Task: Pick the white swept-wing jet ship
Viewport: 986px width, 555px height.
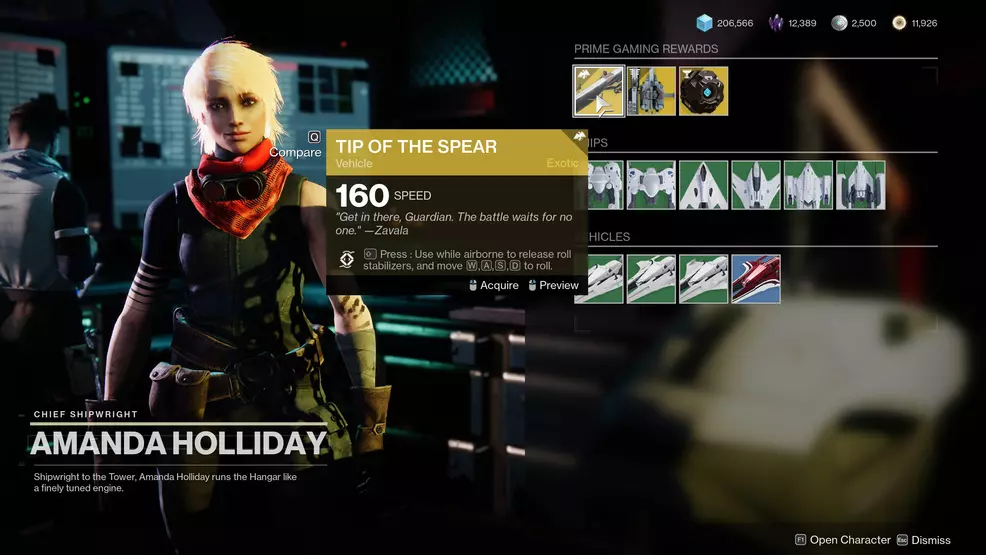Action: [x=756, y=185]
